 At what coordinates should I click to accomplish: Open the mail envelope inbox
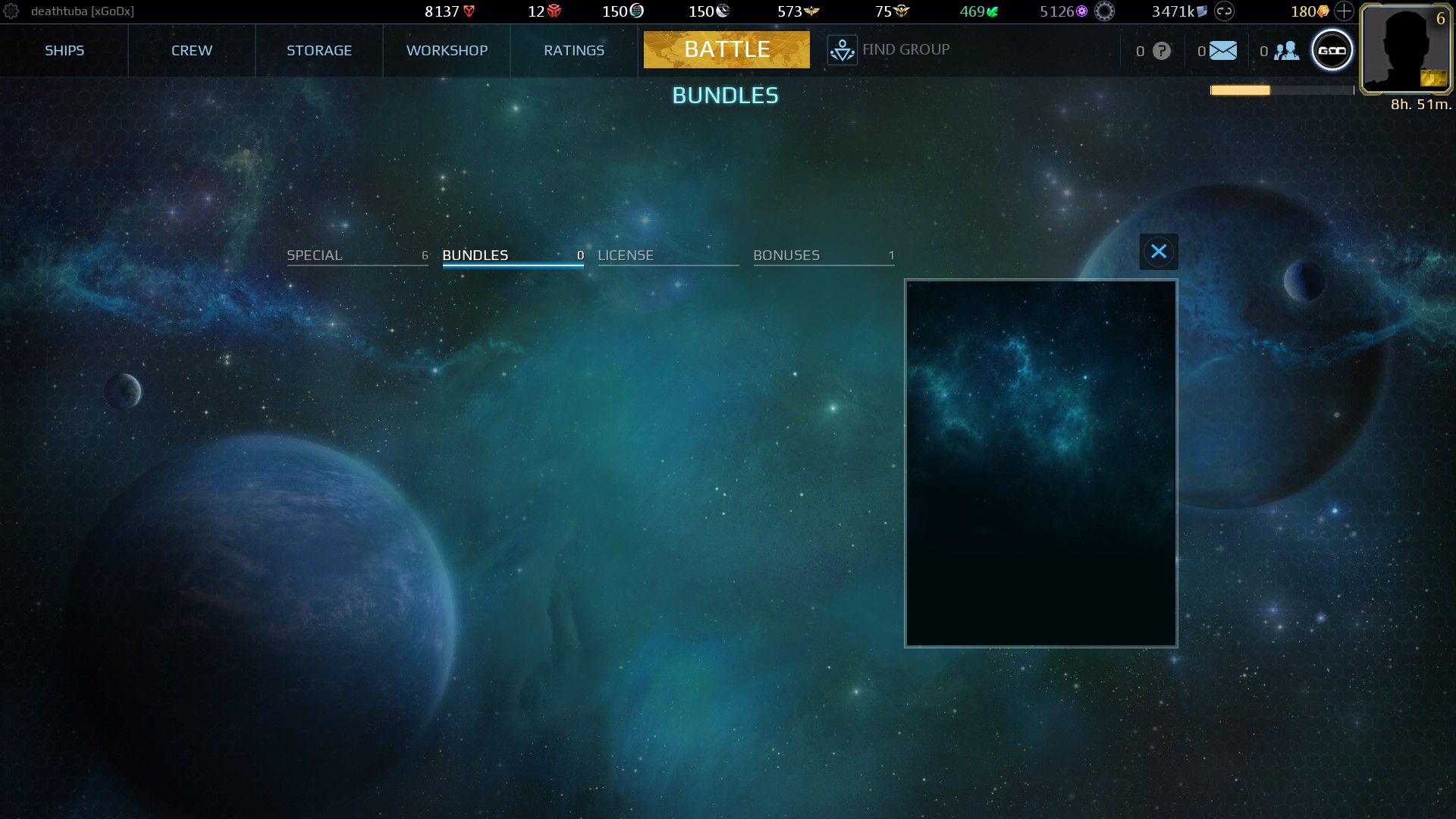coord(1222,51)
